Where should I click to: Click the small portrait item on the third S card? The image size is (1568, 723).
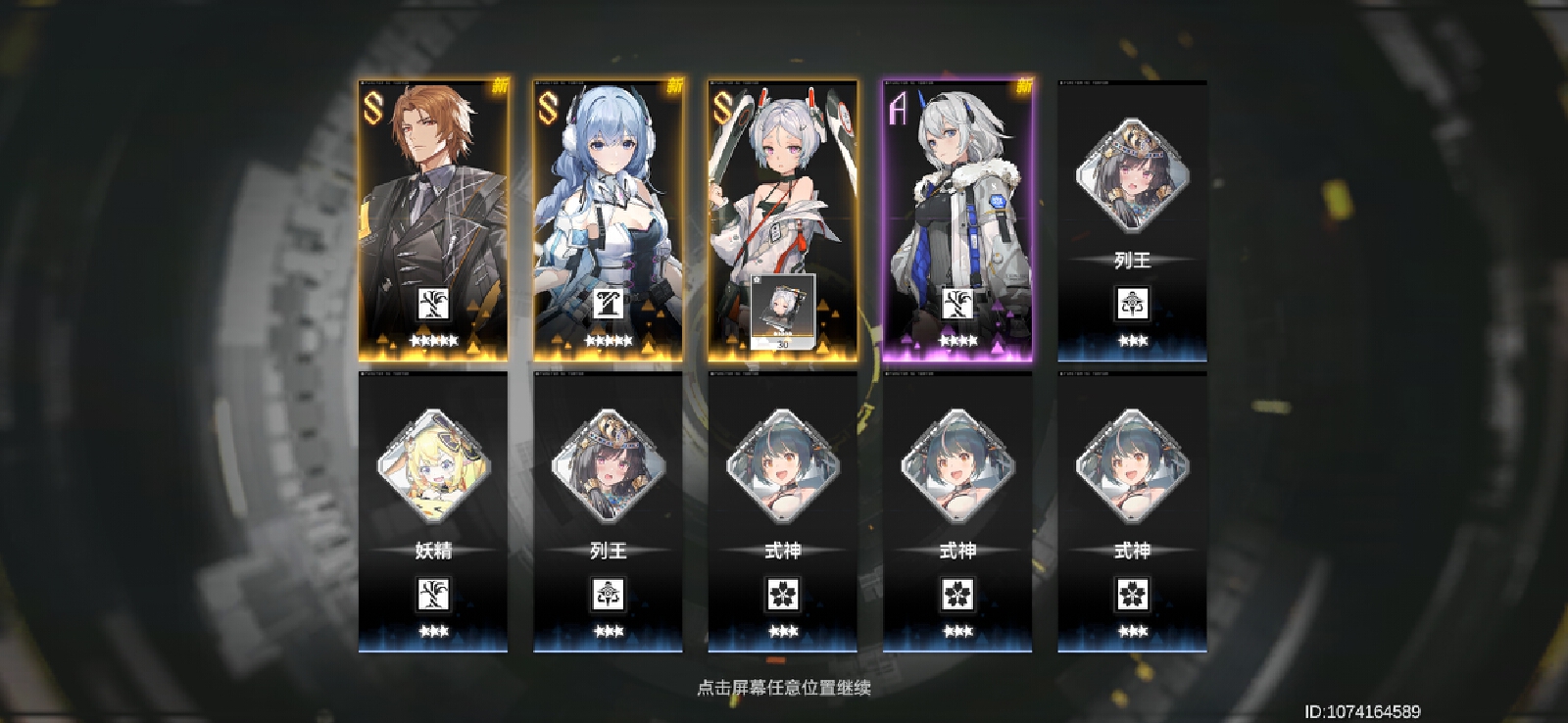(782, 312)
